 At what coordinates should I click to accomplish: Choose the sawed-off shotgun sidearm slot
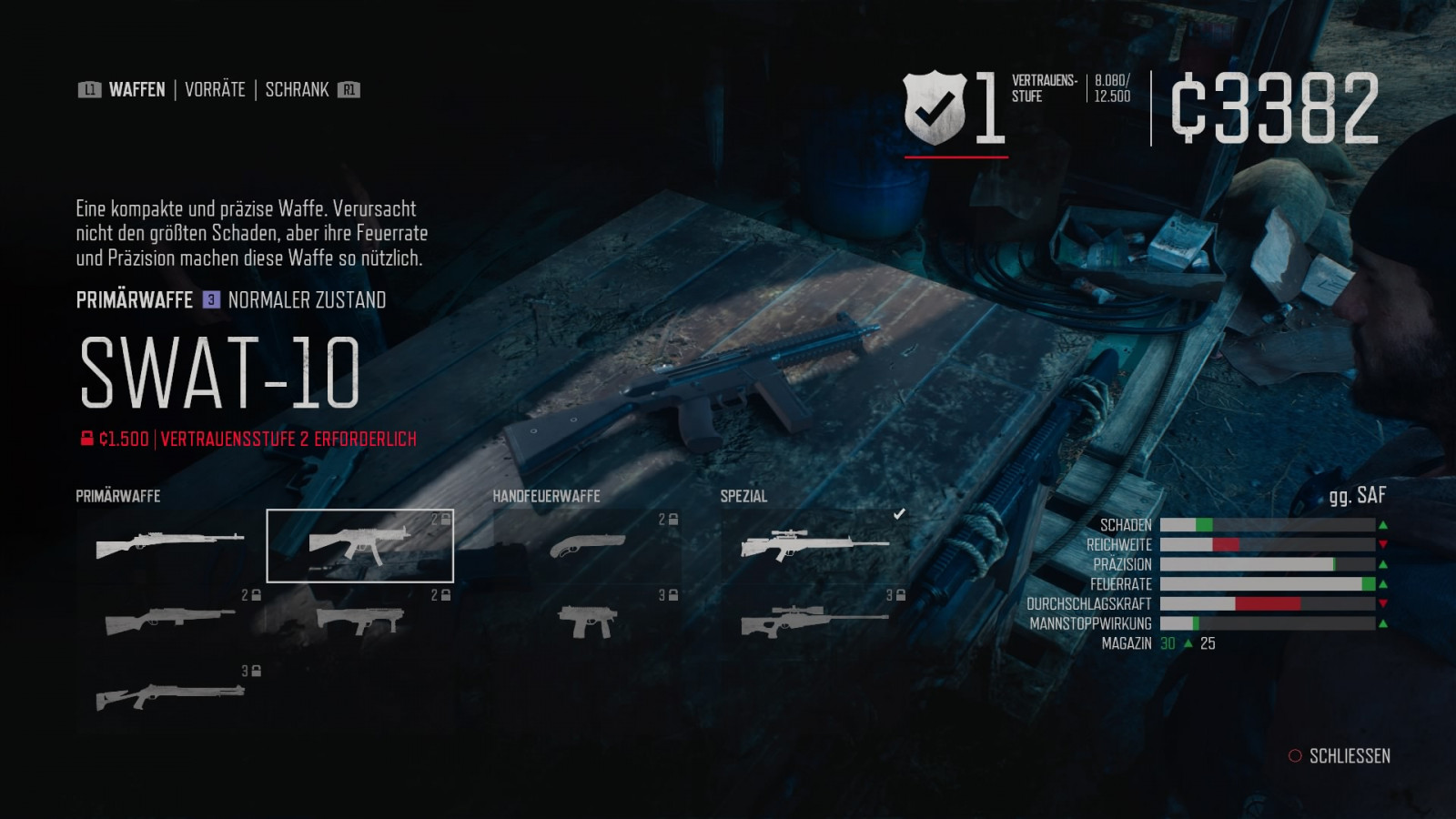point(587,545)
